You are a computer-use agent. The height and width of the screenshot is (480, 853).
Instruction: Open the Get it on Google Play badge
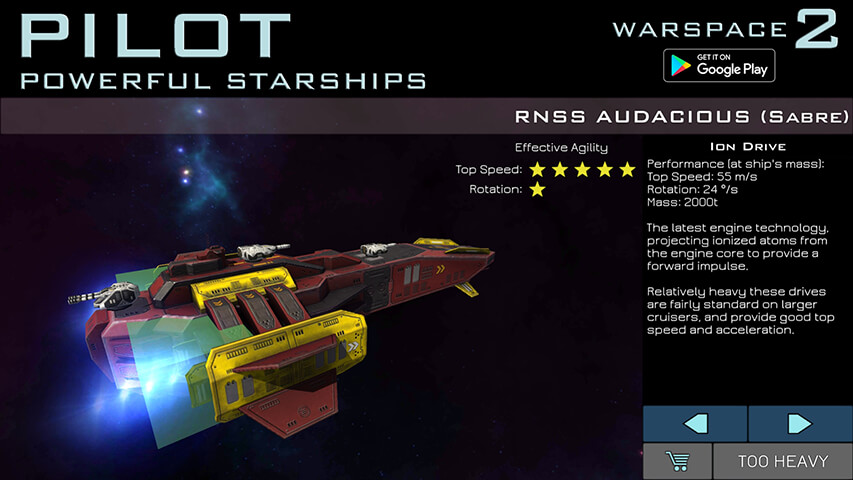click(719, 65)
